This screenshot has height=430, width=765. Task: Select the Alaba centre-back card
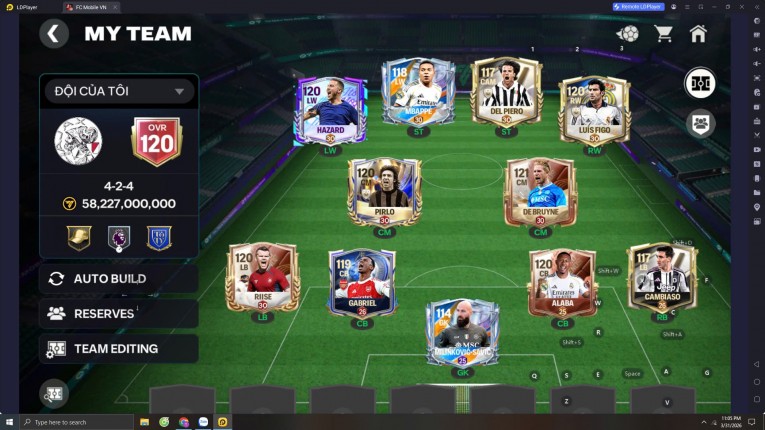(562, 282)
